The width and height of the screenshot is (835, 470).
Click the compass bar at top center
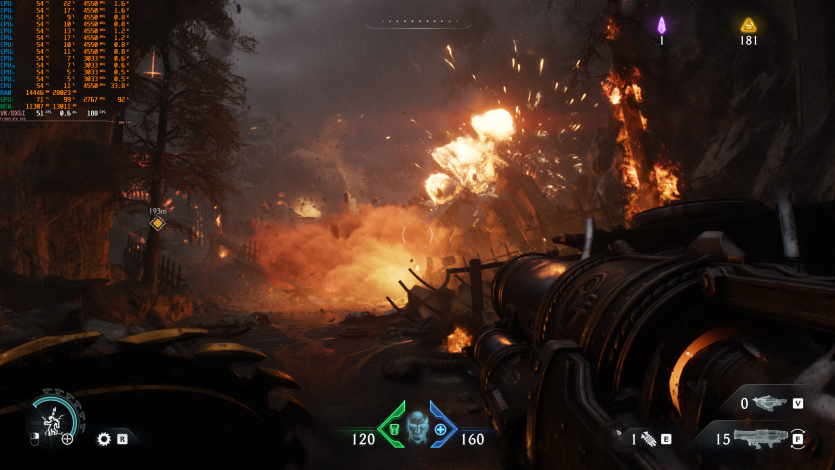[x=417, y=21]
